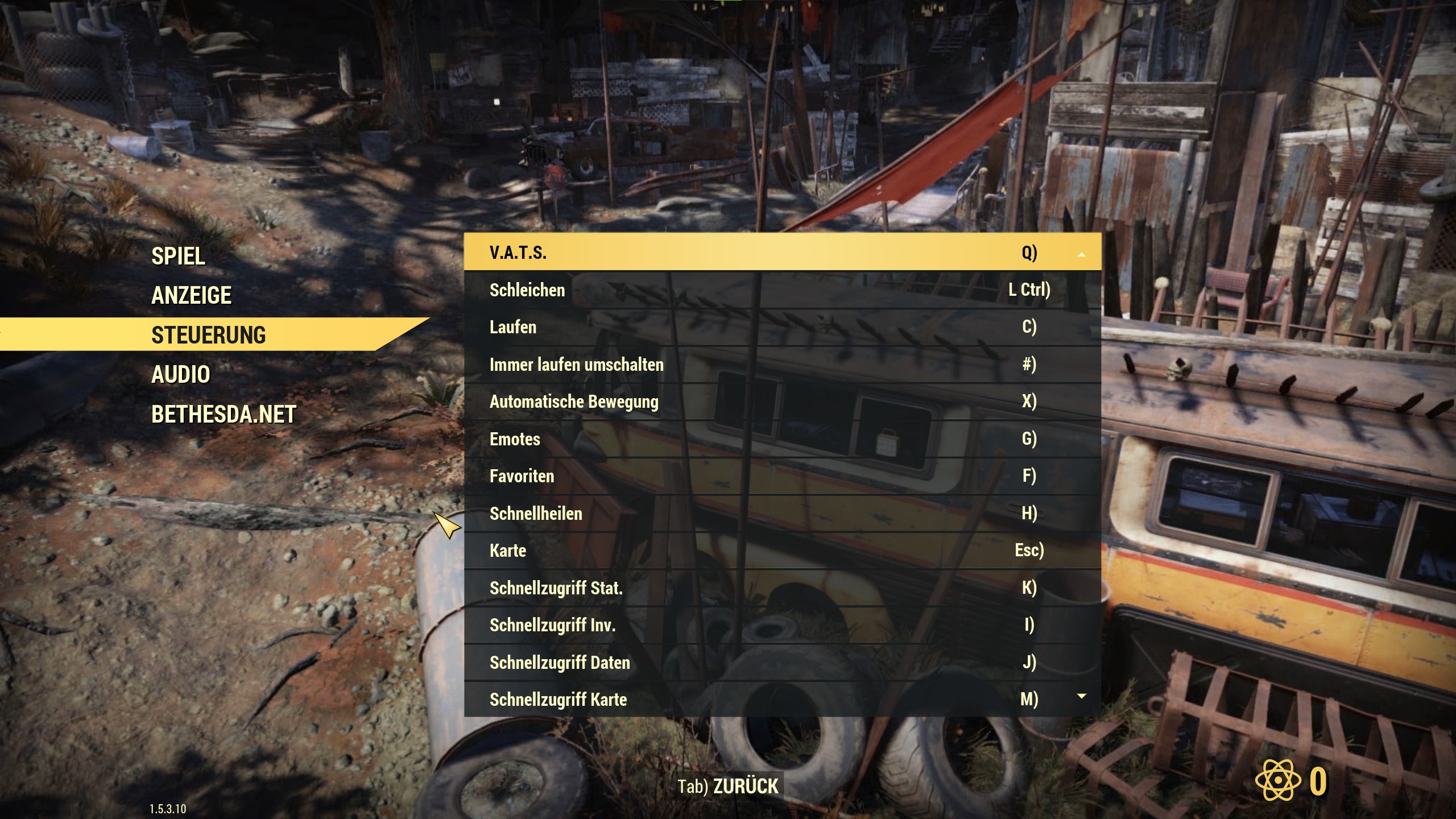The image size is (1456, 819).
Task: Open the SPIEL settings category
Action: [x=178, y=256]
